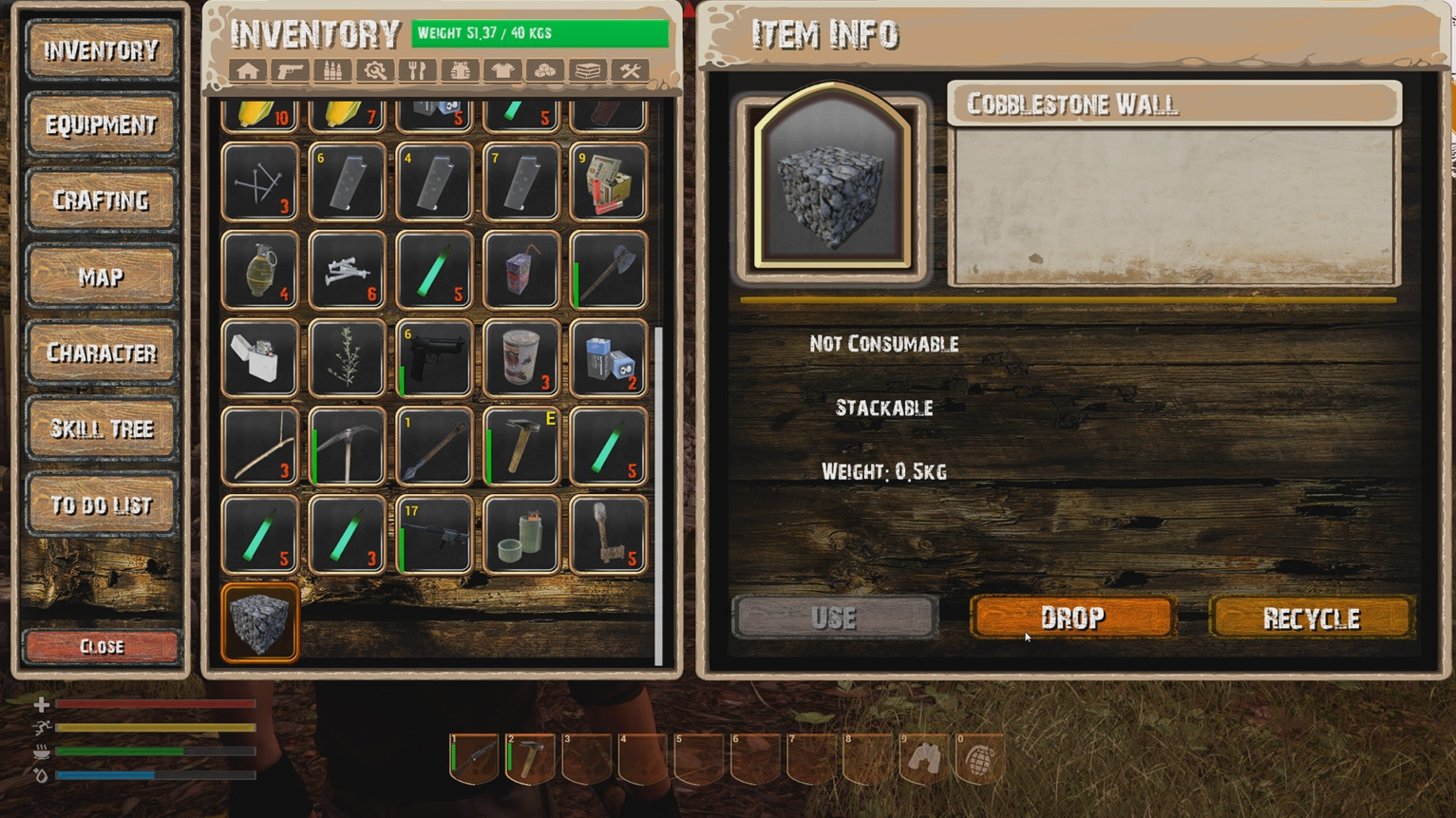The width and height of the screenshot is (1456, 818).
Task: Select the books filter icon
Action: tap(588, 70)
